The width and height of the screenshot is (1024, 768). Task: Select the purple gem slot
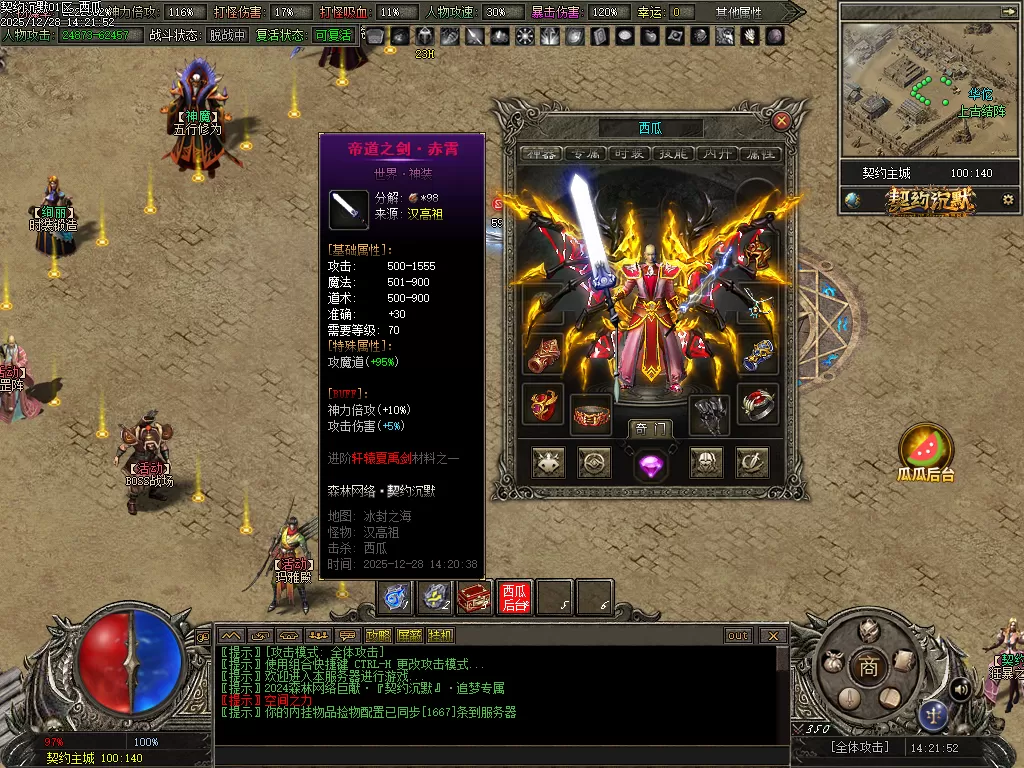pos(650,463)
